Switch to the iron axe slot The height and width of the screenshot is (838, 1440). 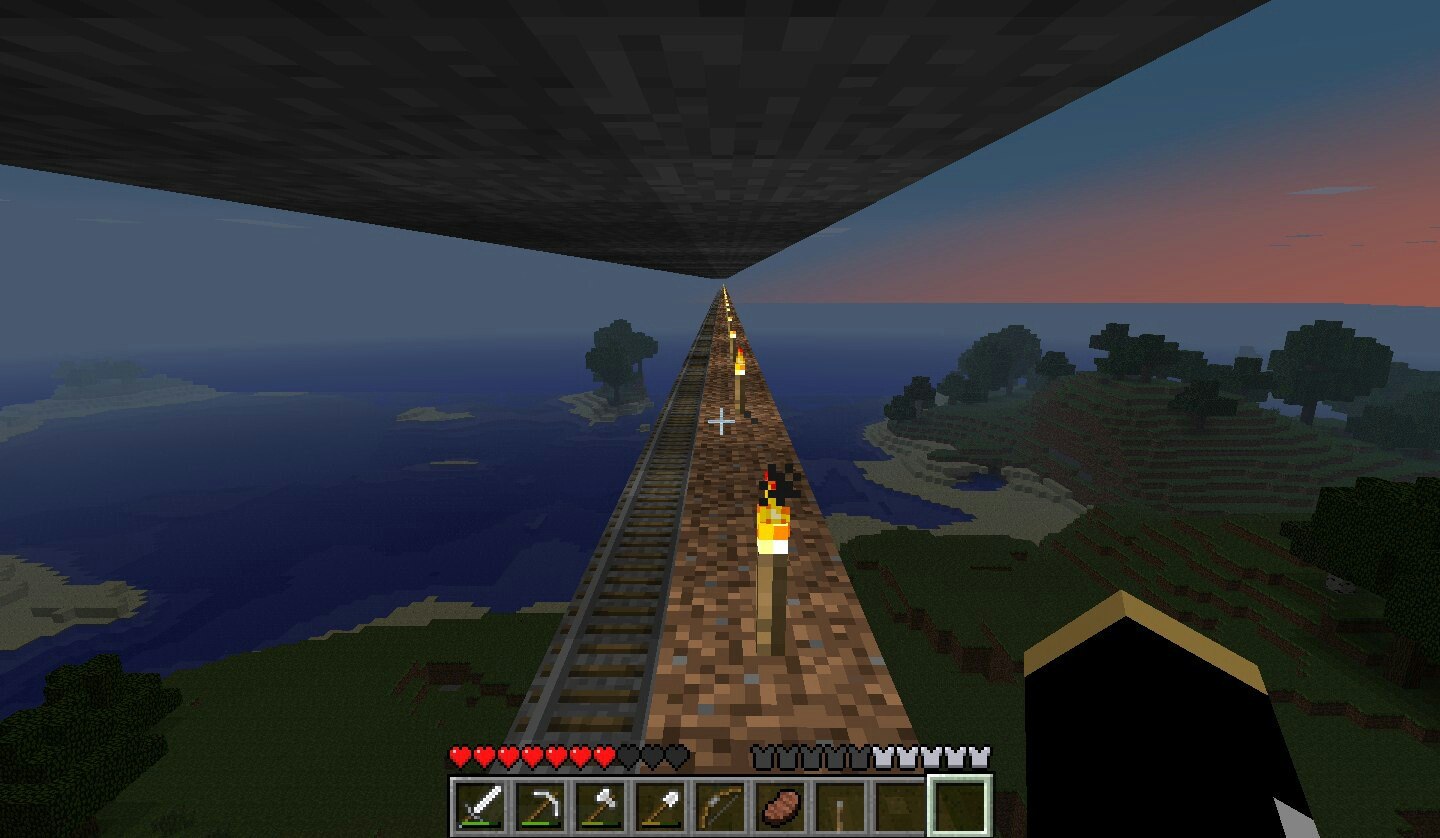pyautogui.click(x=600, y=804)
